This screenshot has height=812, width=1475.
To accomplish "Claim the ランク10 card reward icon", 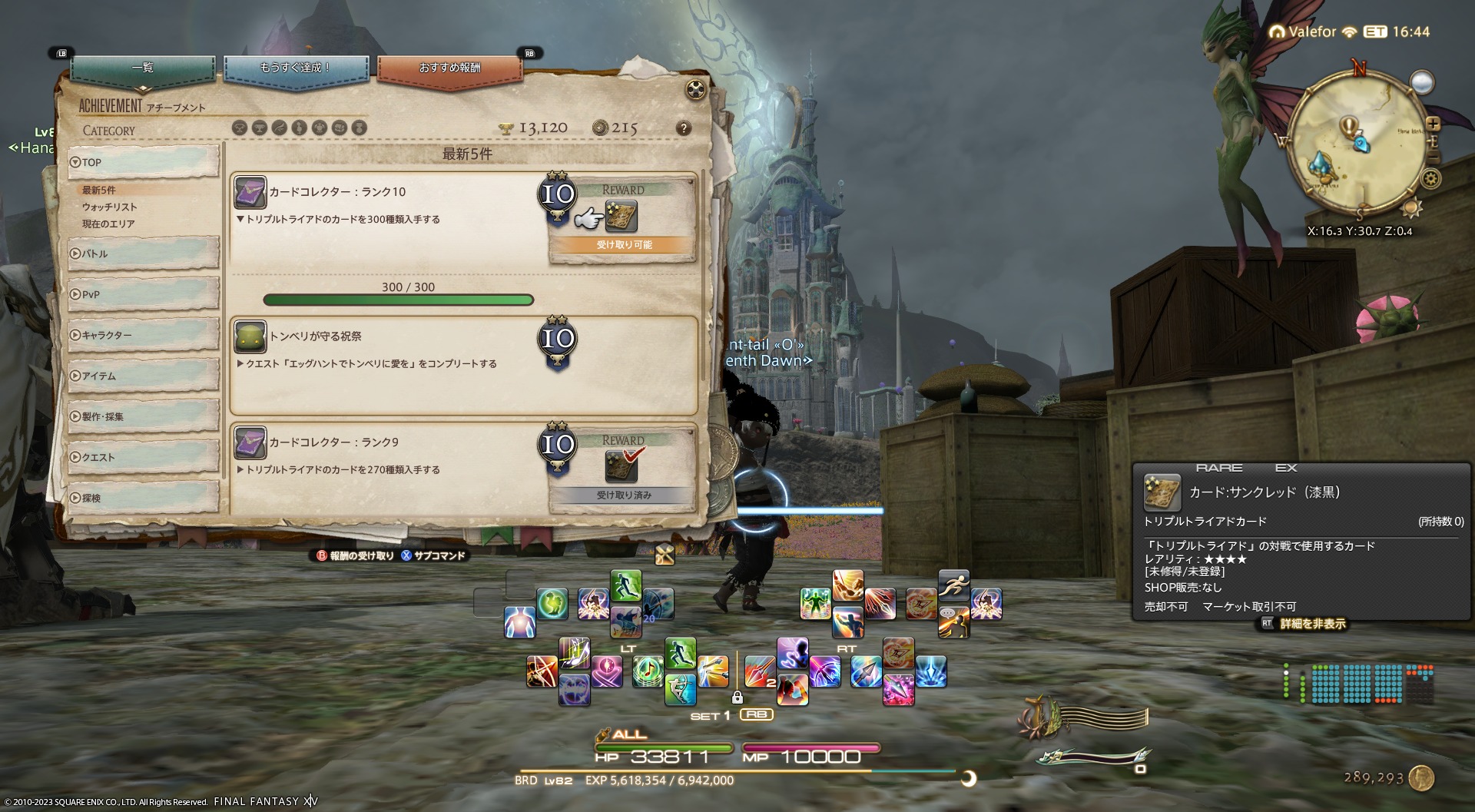I will tap(621, 217).
